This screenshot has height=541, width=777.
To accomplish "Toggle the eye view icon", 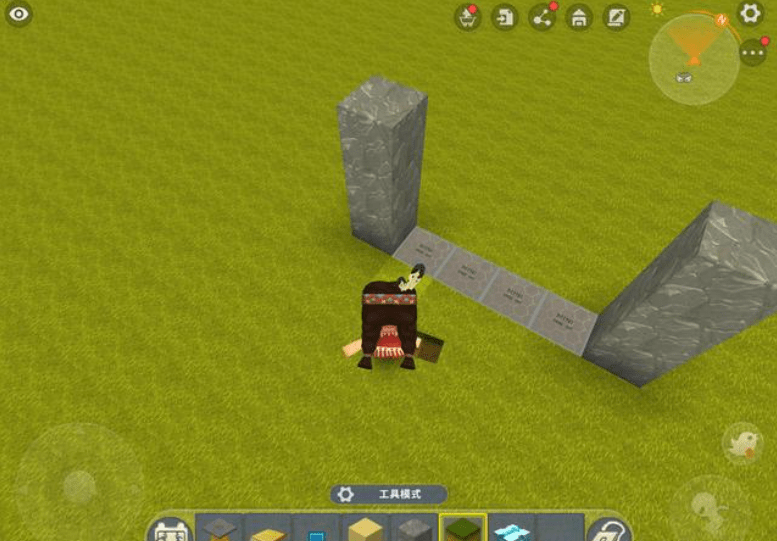I will tap(20, 15).
